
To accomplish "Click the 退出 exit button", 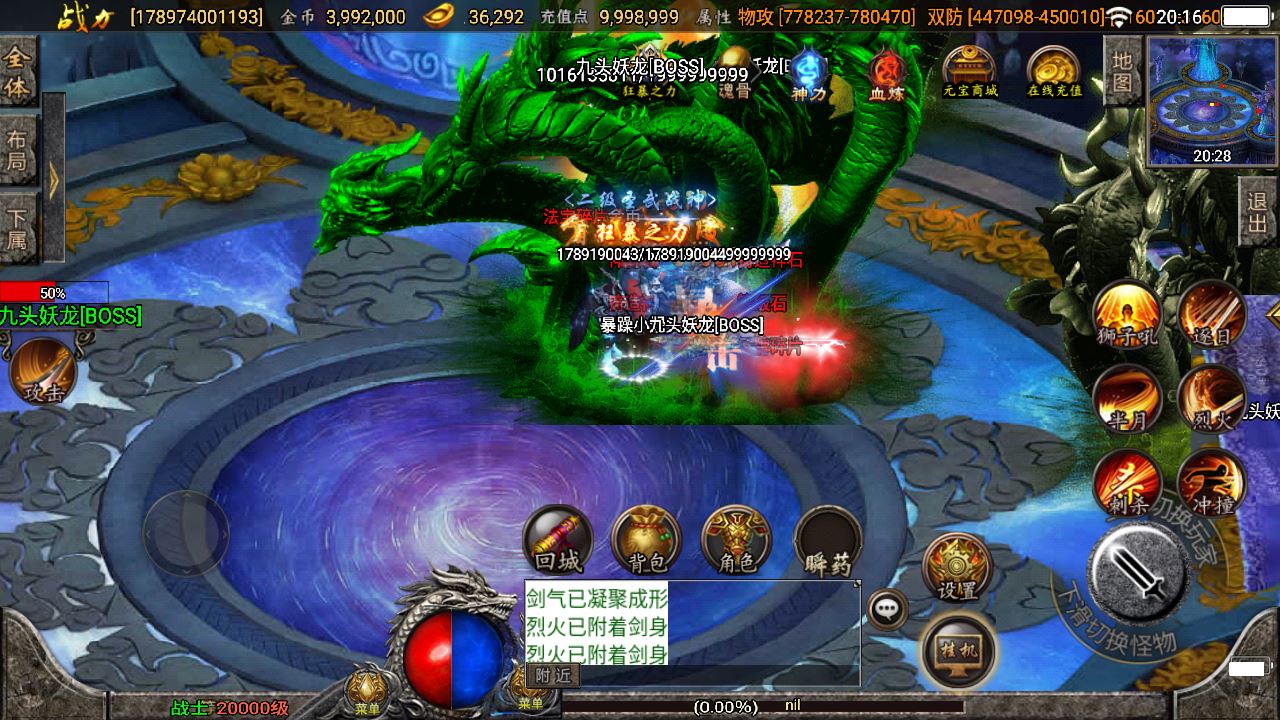I will [x=1258, y=210].
